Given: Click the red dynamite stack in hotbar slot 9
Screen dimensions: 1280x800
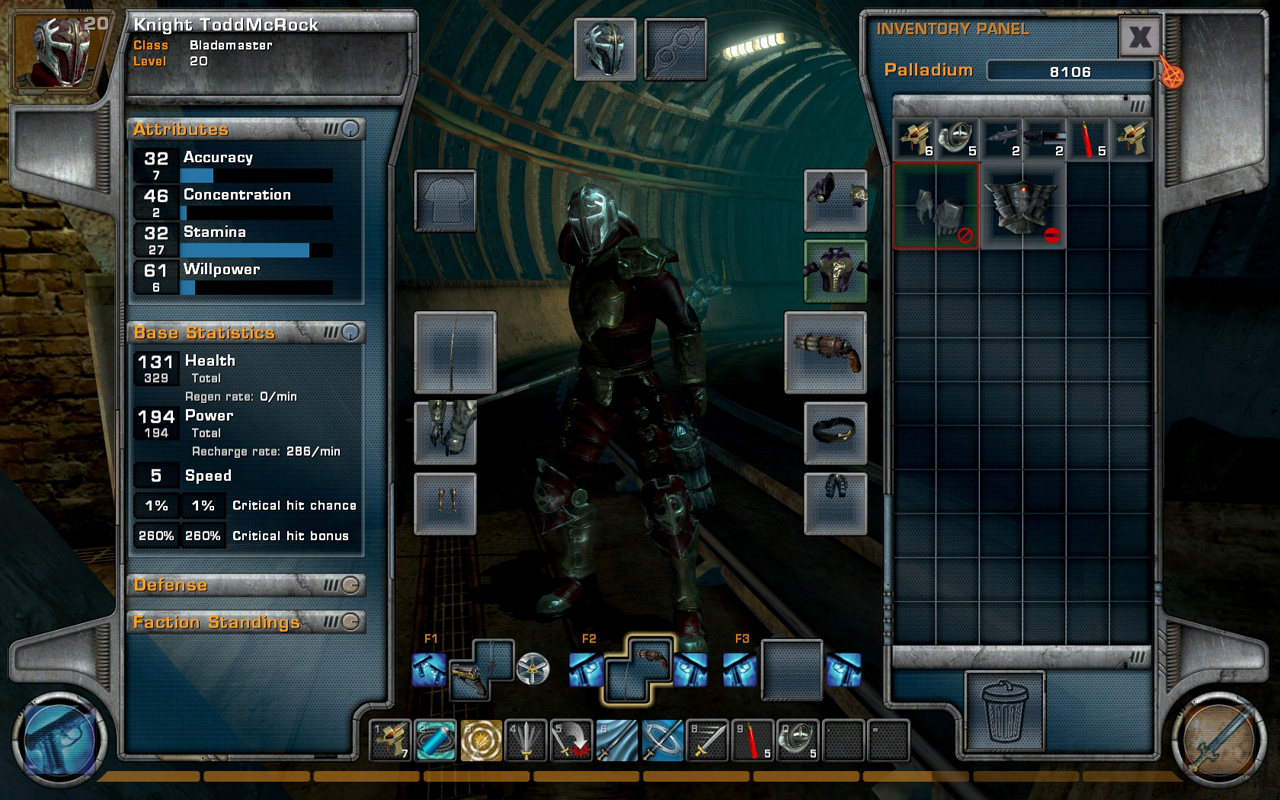Looking at the screenshot, I should coord(751,740).
